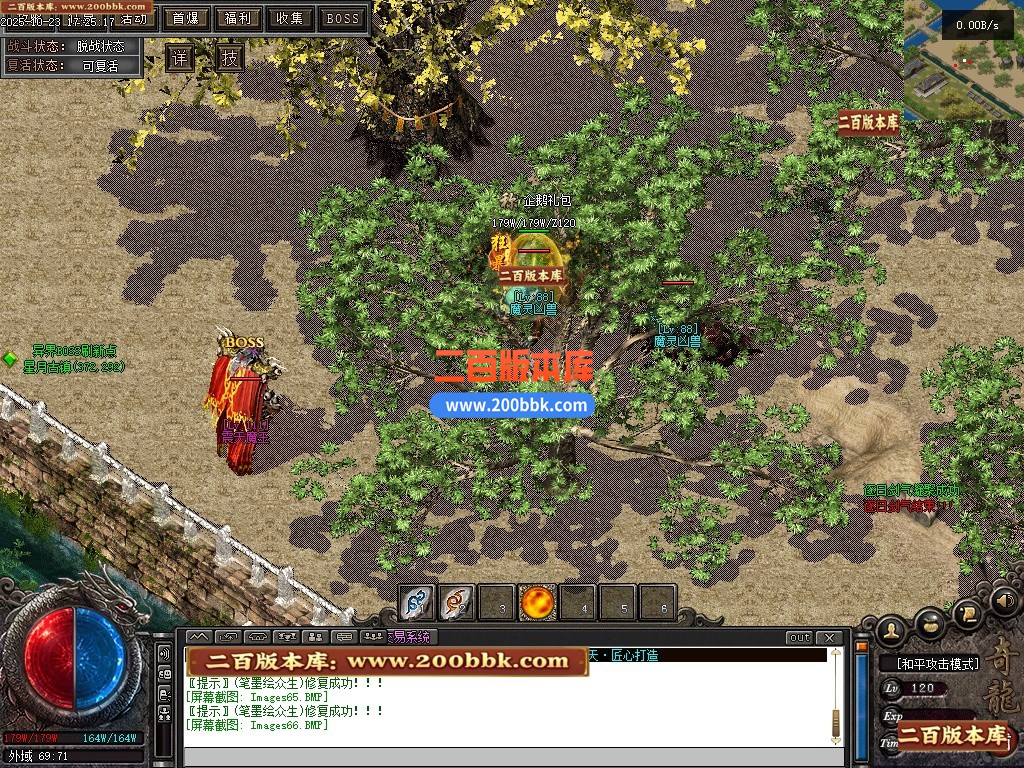The image size is (1024, 768).
Task: Open the 福利 welfare menu
Action: click(x=238, y=18)
